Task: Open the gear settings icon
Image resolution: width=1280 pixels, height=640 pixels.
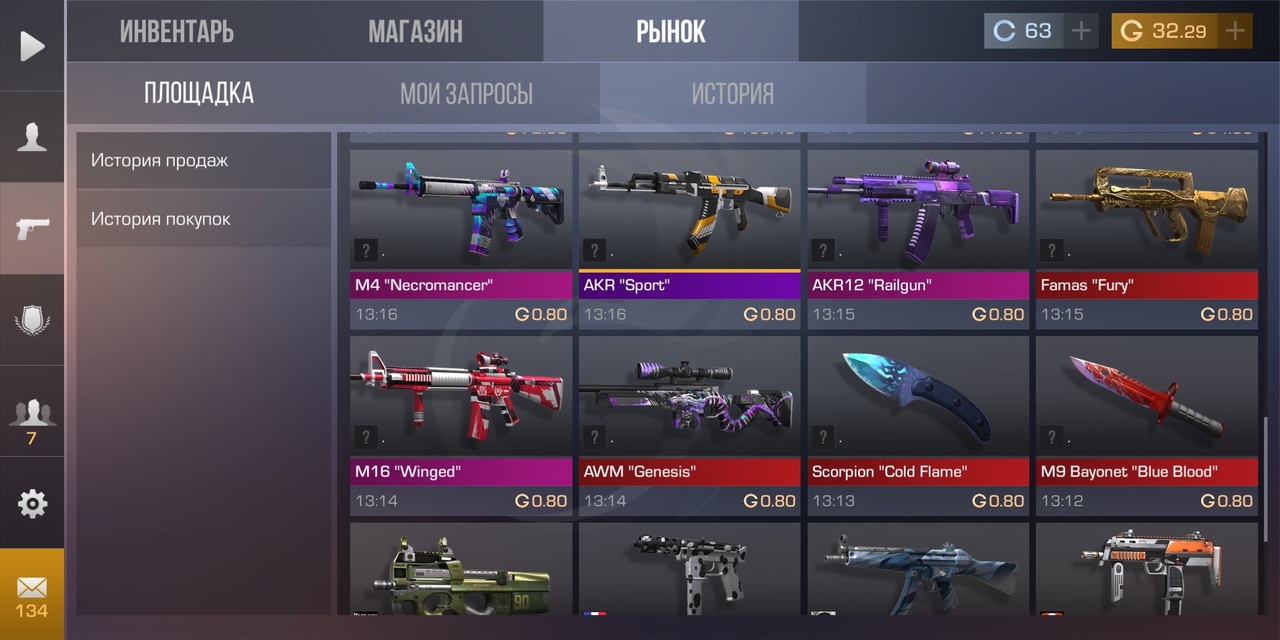Action: click(x=32, y=503)
